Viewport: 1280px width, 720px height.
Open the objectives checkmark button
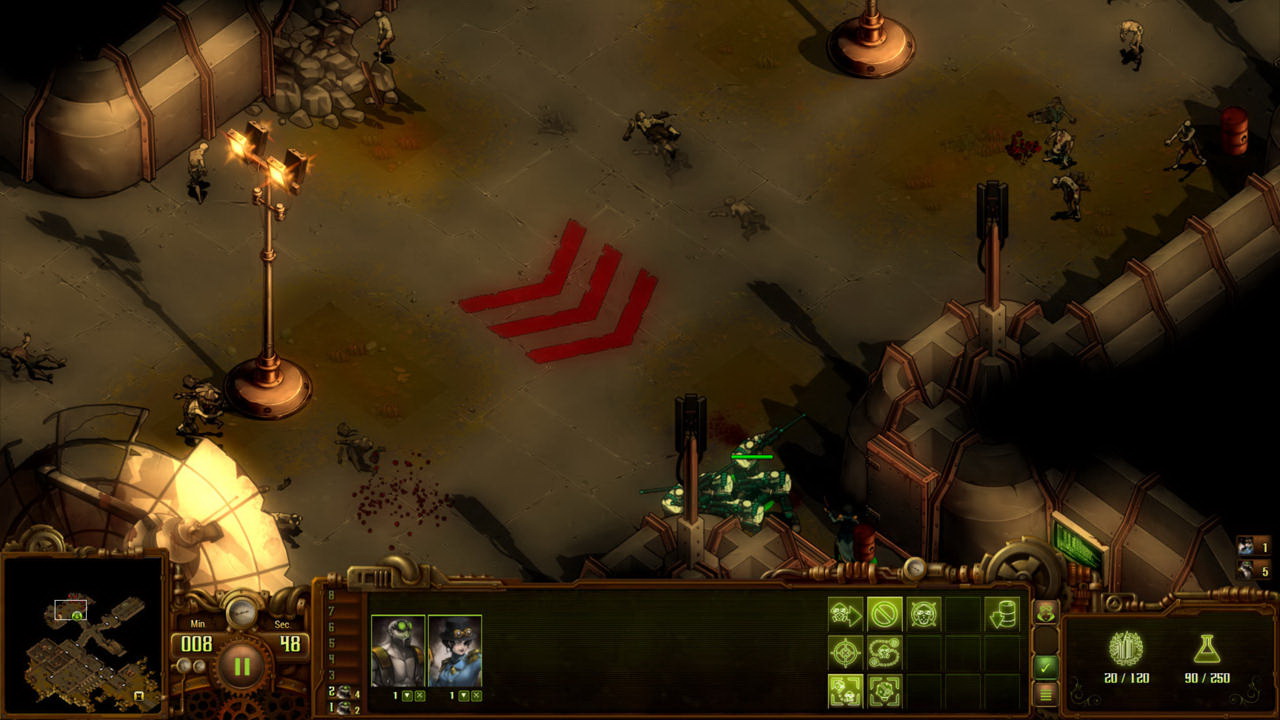pos(1046,665)
